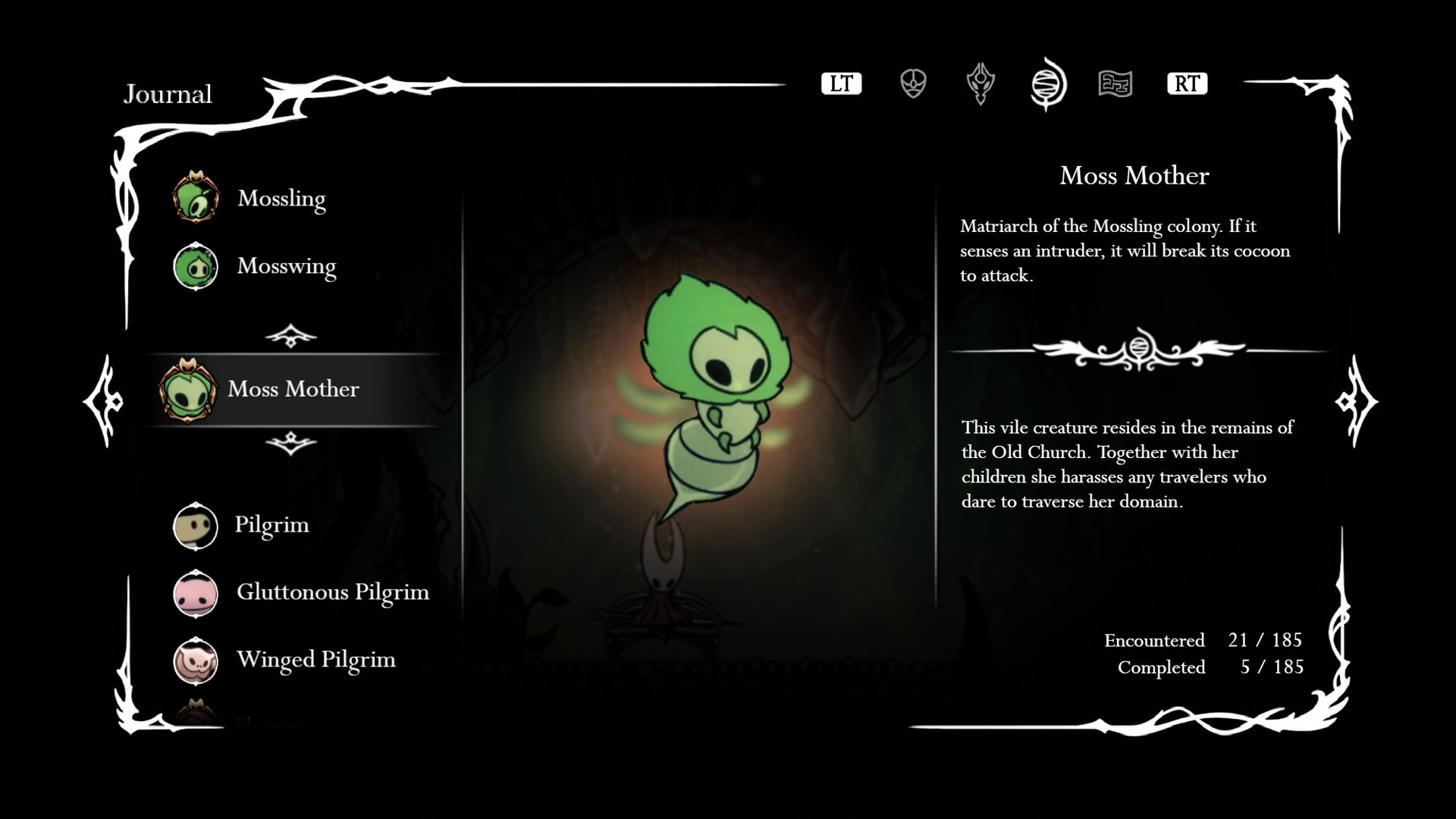Viewport: 1456px width, 819px height.
Task: Select the active journal tab icon
Action: tap(1048, 83)
